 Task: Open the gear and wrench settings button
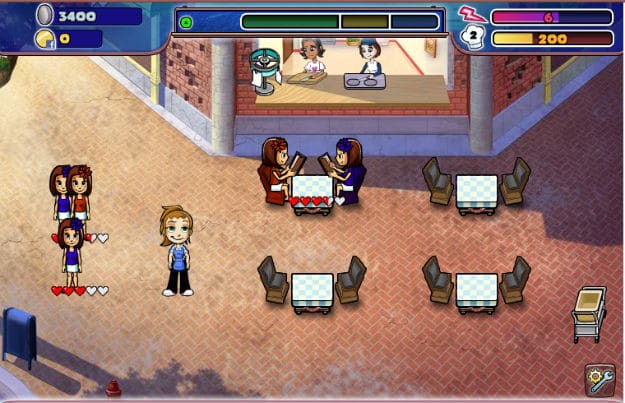coord(599,380)
